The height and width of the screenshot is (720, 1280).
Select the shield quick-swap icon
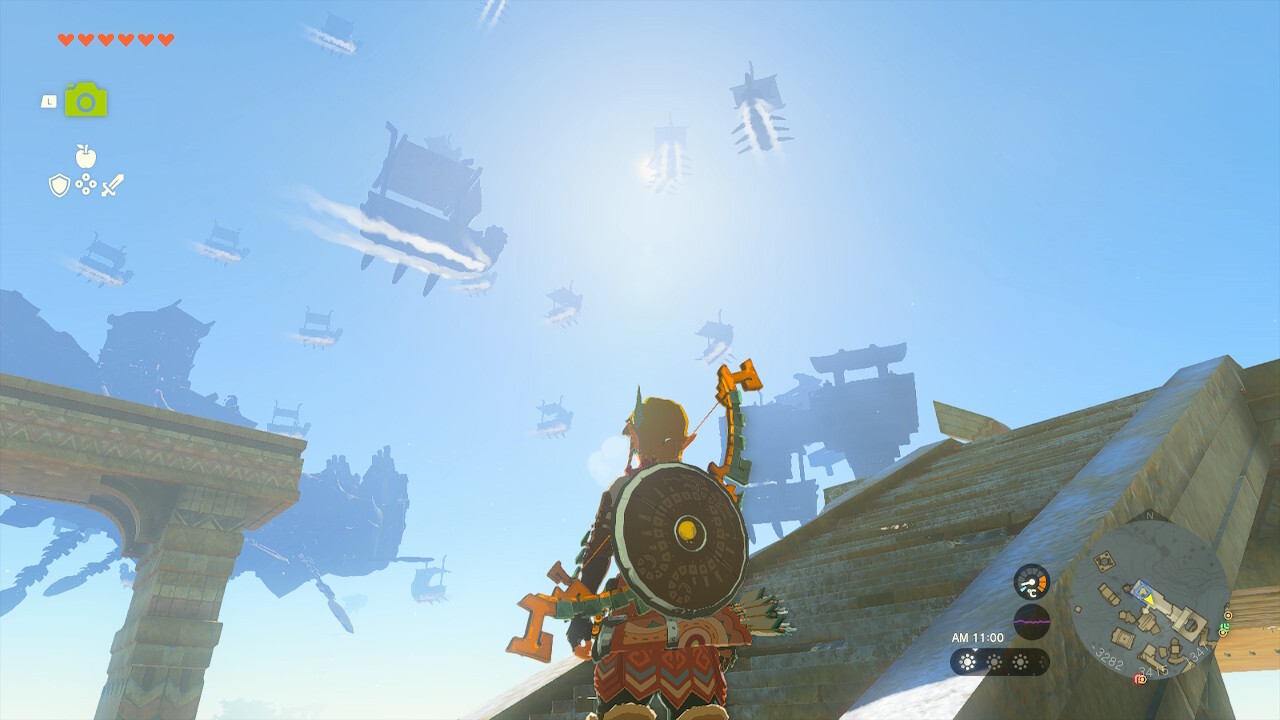[x=59, y=185]
